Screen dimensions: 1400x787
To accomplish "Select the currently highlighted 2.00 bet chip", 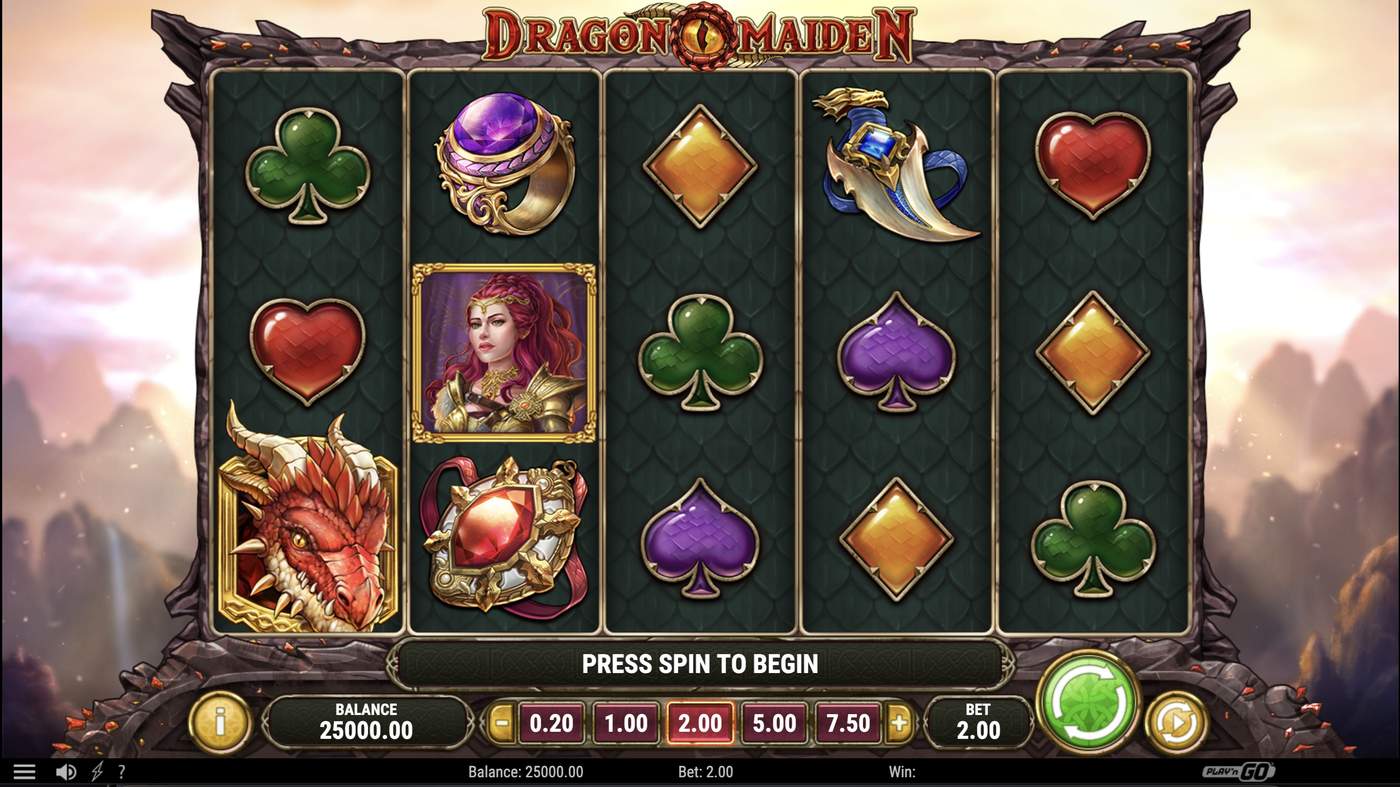I will [701, 722].
